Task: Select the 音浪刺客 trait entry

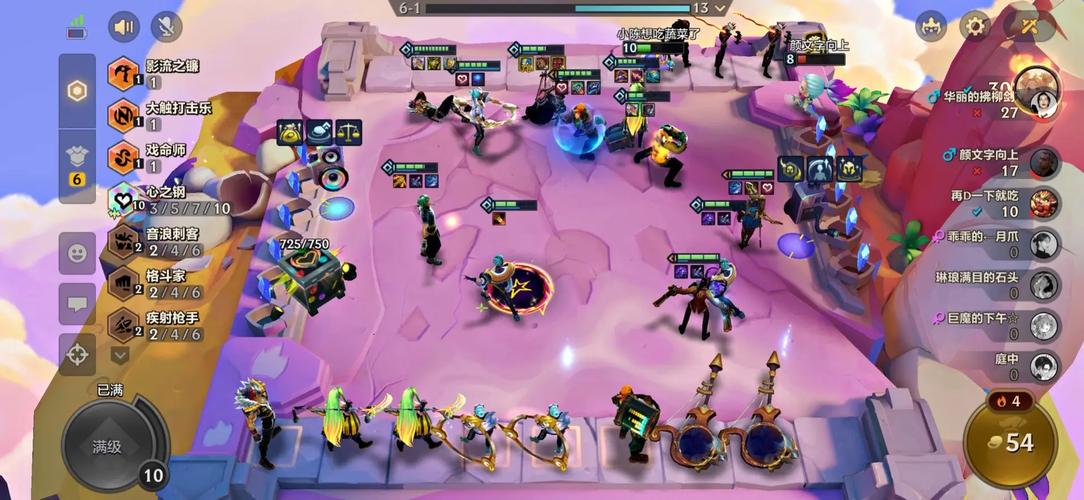Action: (x=165, y=242)
